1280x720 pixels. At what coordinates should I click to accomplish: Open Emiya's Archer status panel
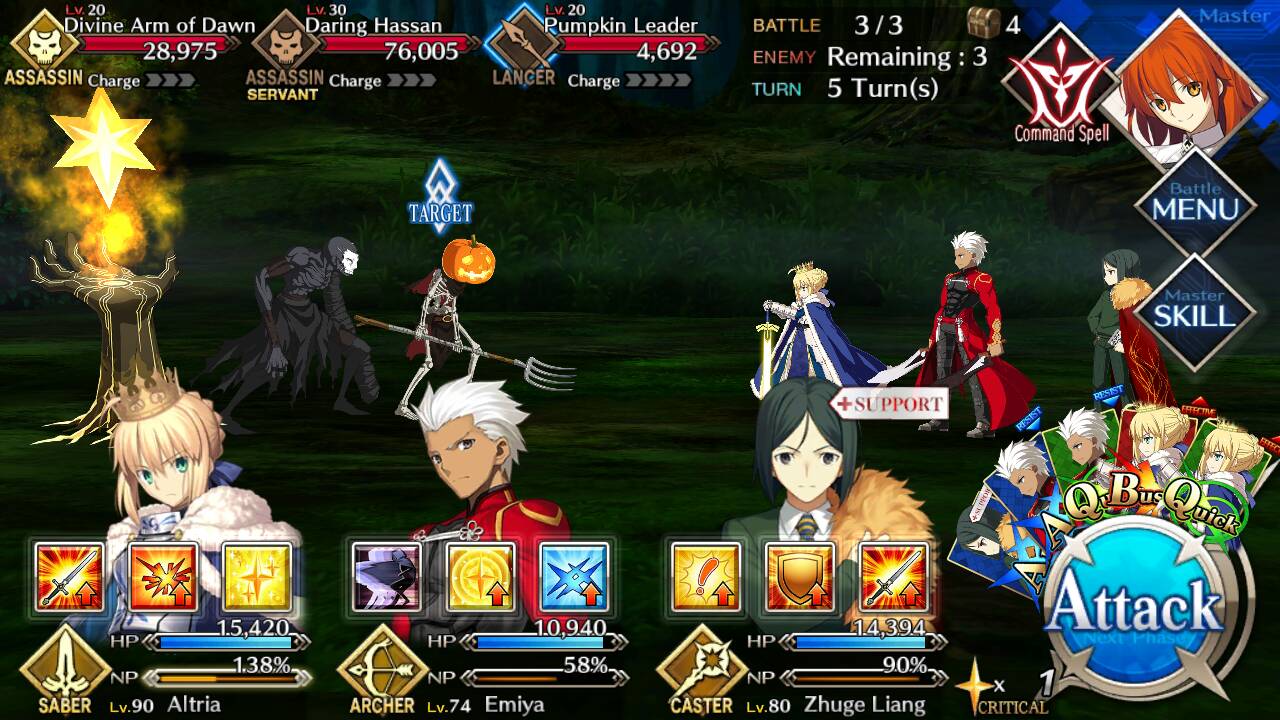(x=480, y=668)
